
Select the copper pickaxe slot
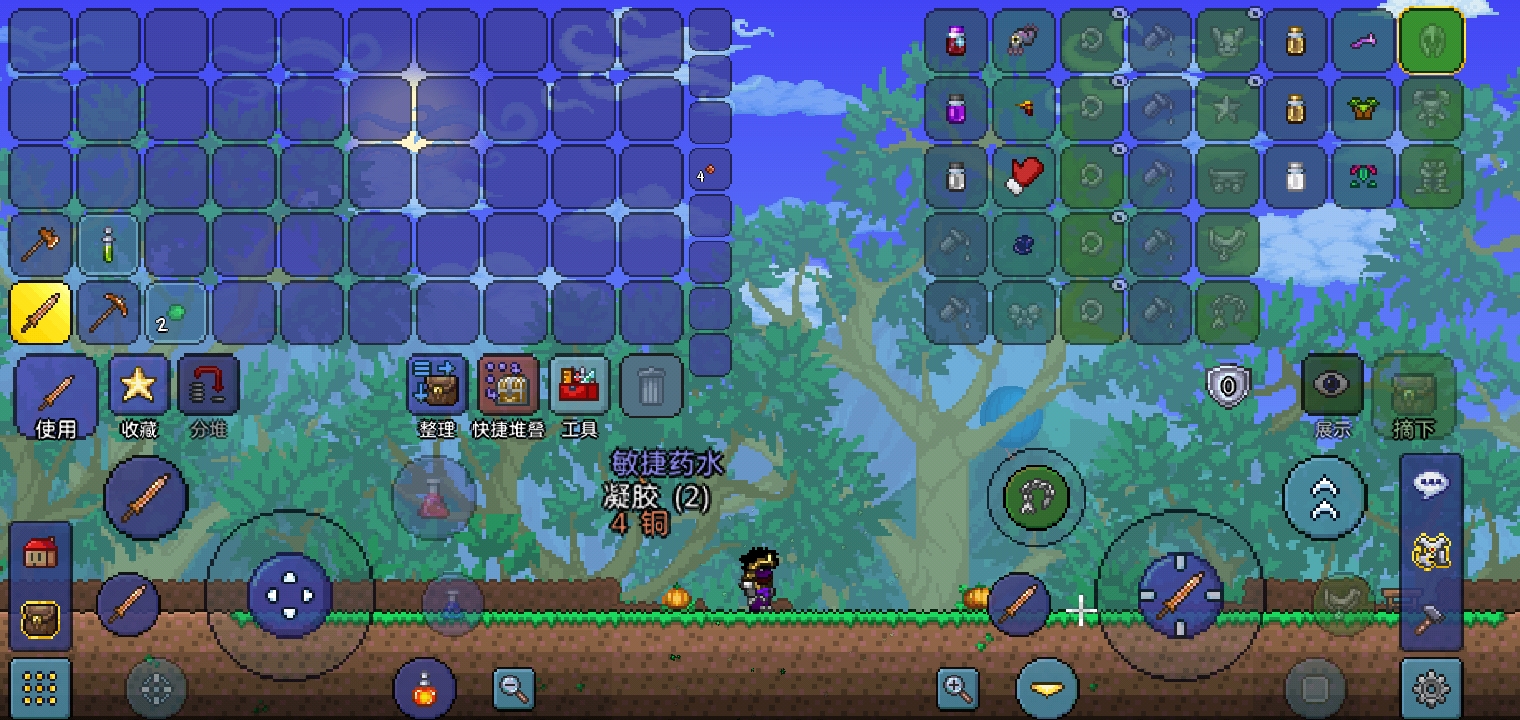tap(108, 313)
